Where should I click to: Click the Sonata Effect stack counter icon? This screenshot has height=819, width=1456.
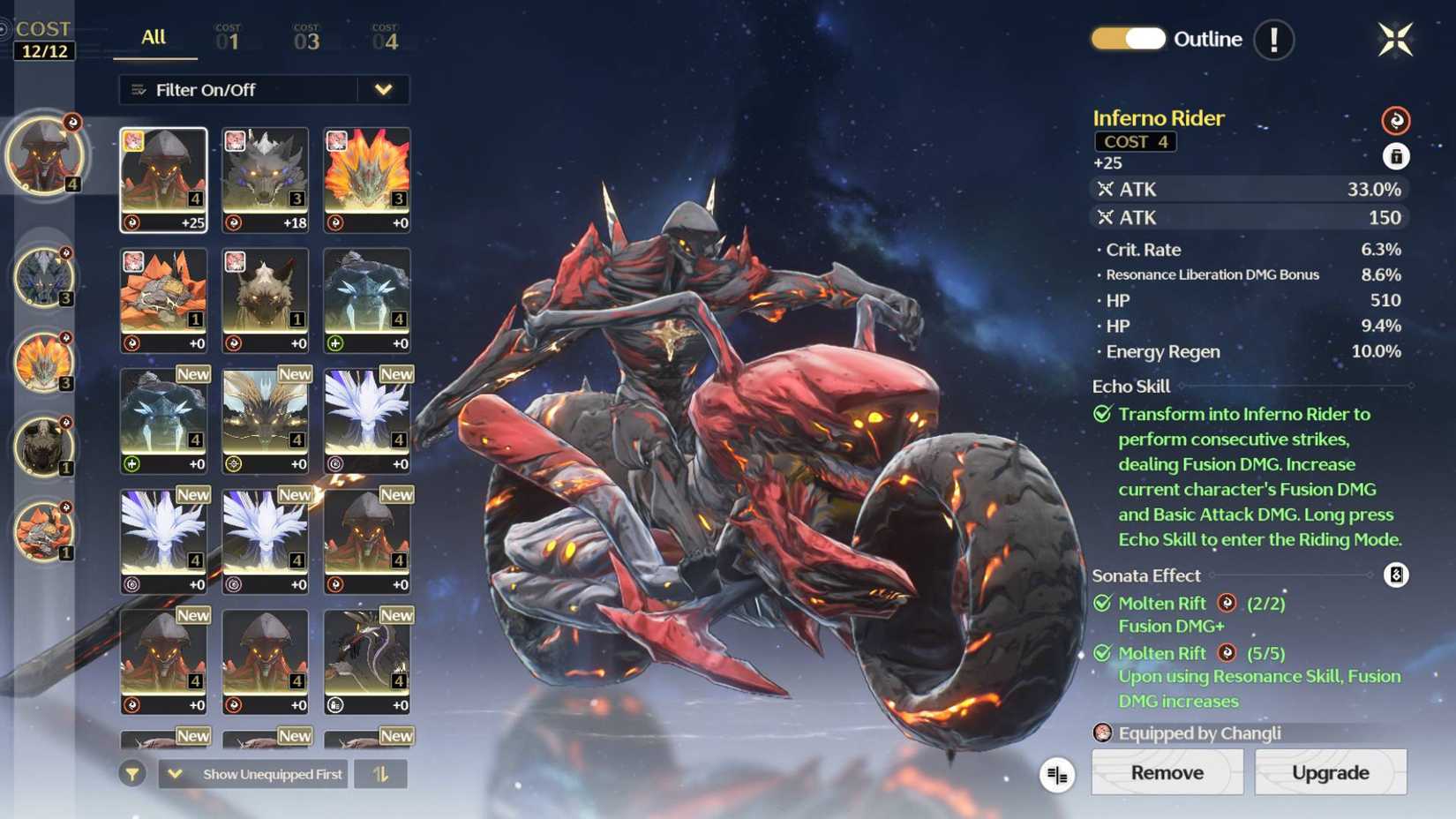point(1395,575)
